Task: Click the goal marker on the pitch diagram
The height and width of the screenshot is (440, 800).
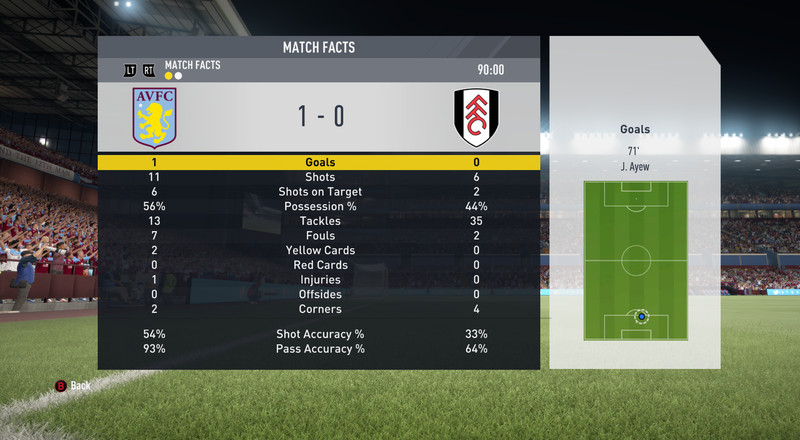Action: click(641, 317)
